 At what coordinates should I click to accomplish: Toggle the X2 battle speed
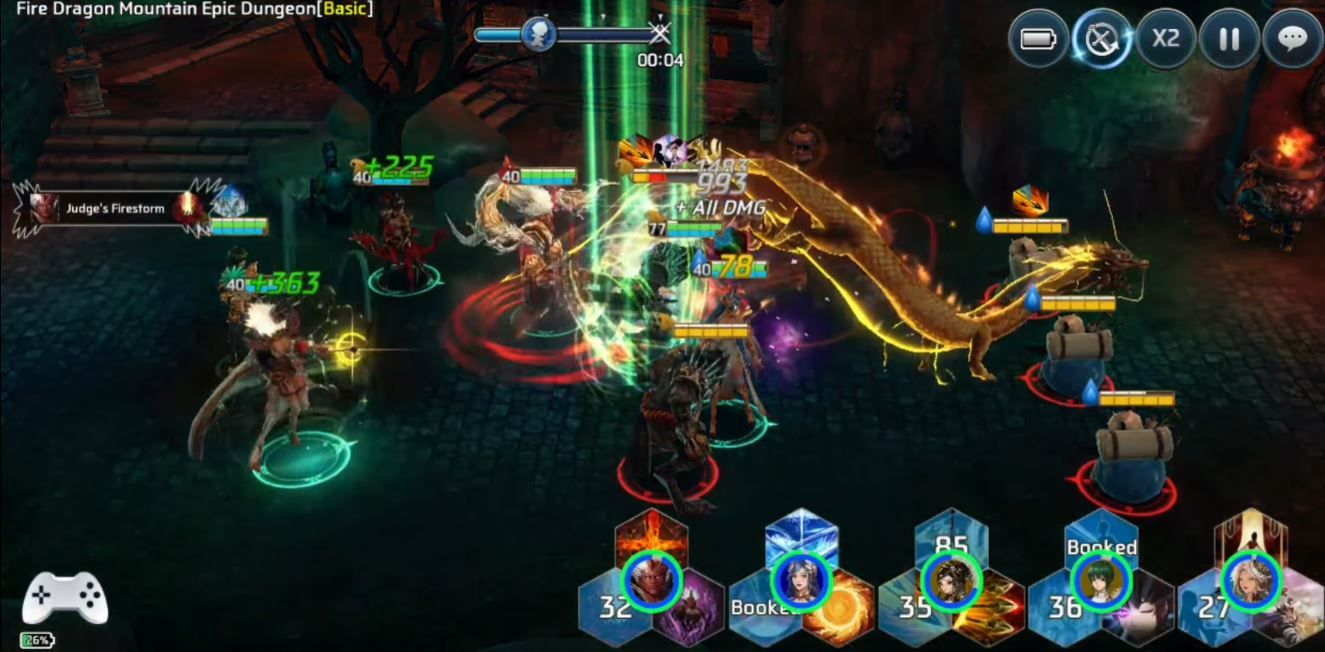1166,39
